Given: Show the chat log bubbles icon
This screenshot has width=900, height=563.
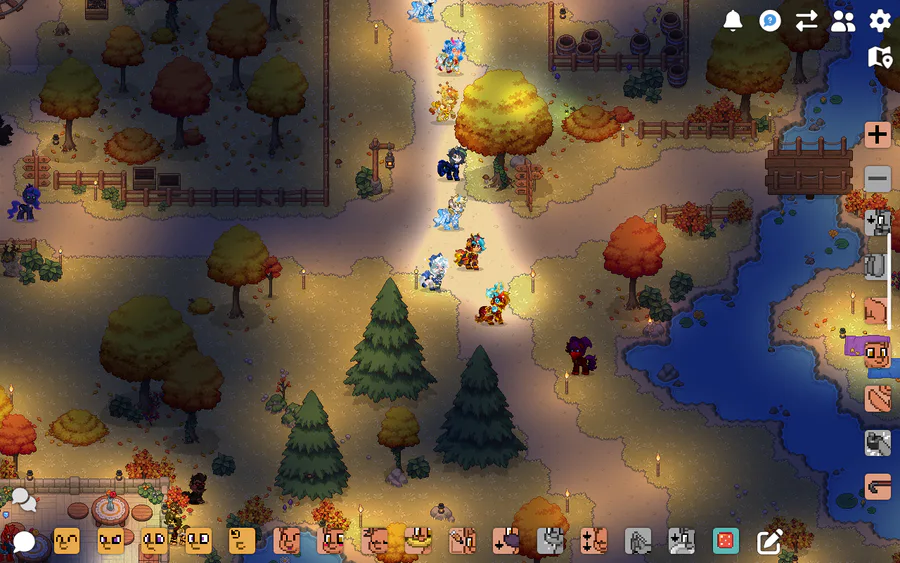Looking at the screenshot, I should click(x=23, y=498).
